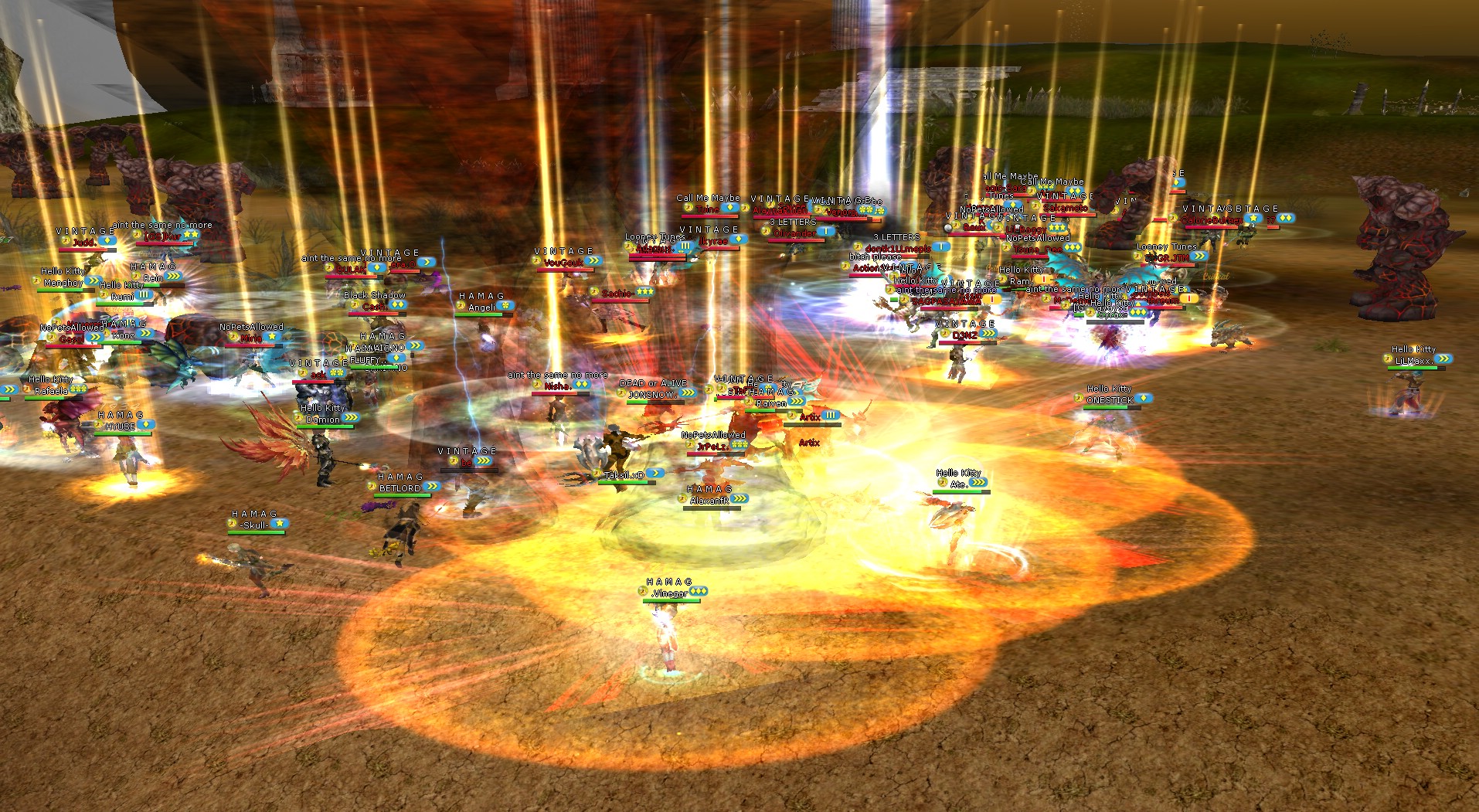Expand the chevron badge next to Konz

coord(144,333)
